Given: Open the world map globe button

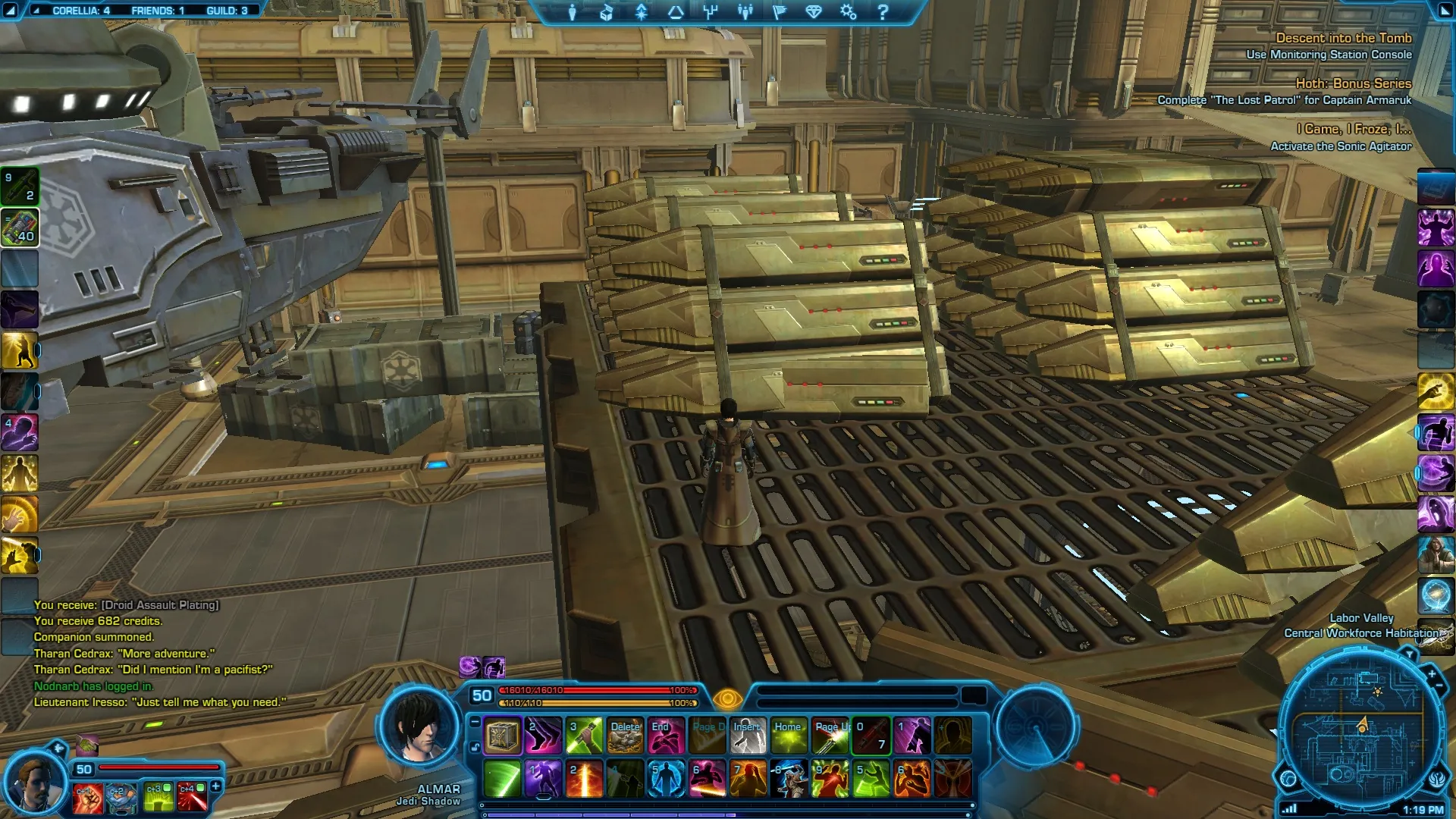Looking at the screenshot, I should point(1288,778).
